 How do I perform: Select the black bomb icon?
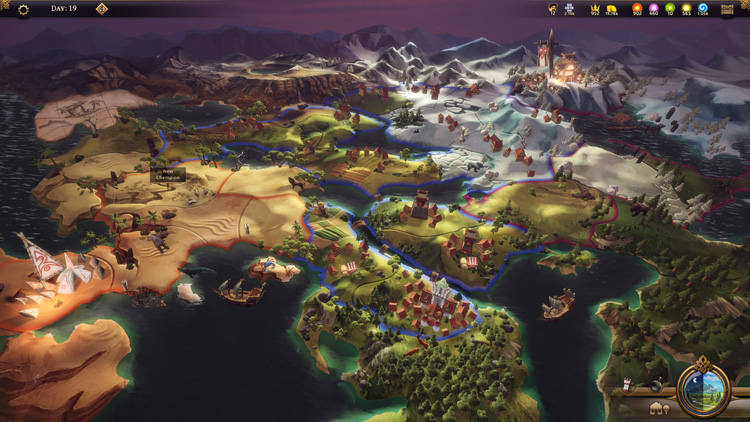point(655,386)
